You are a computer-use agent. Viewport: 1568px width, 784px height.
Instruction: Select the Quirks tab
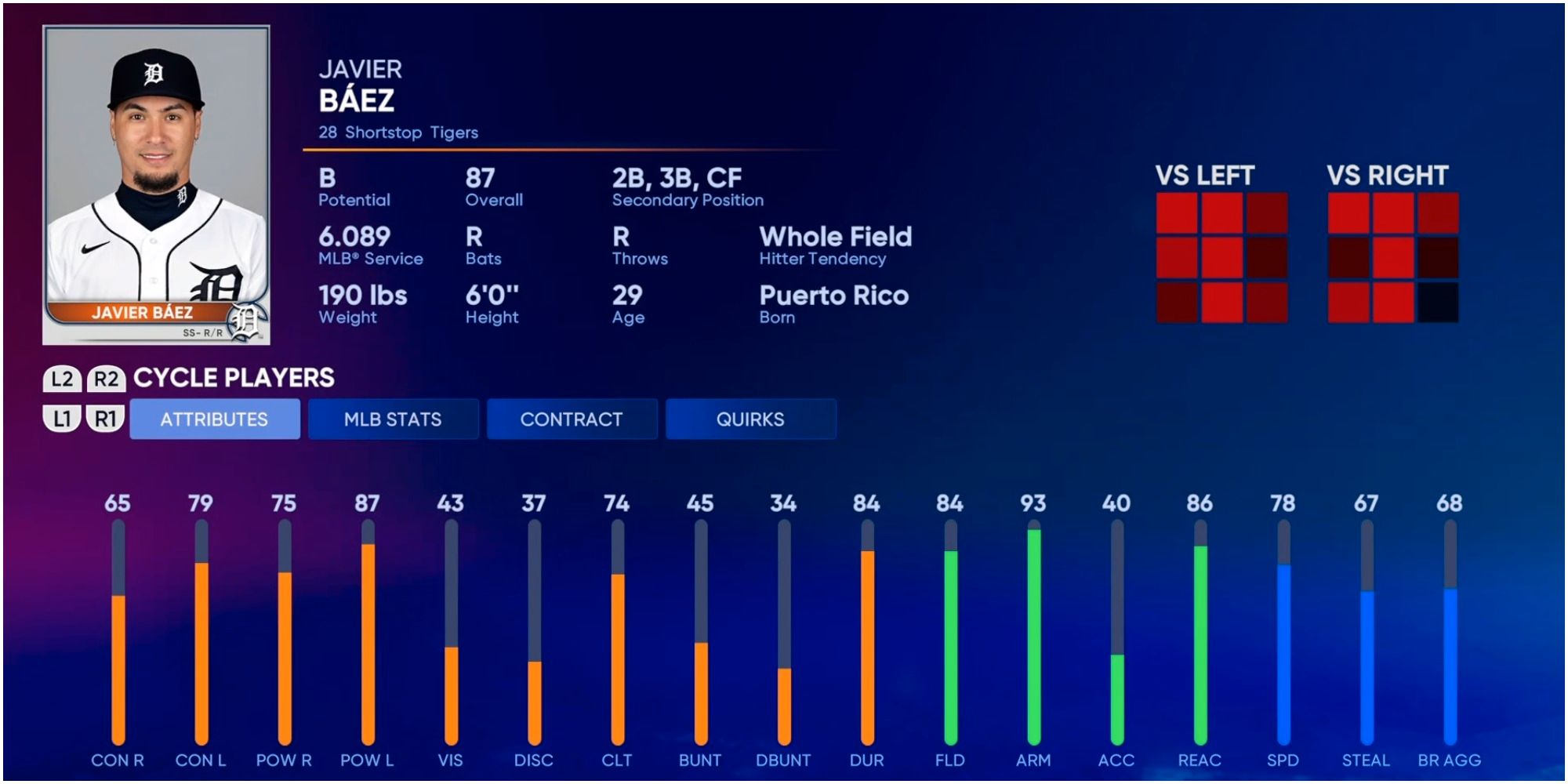point(750,419)
